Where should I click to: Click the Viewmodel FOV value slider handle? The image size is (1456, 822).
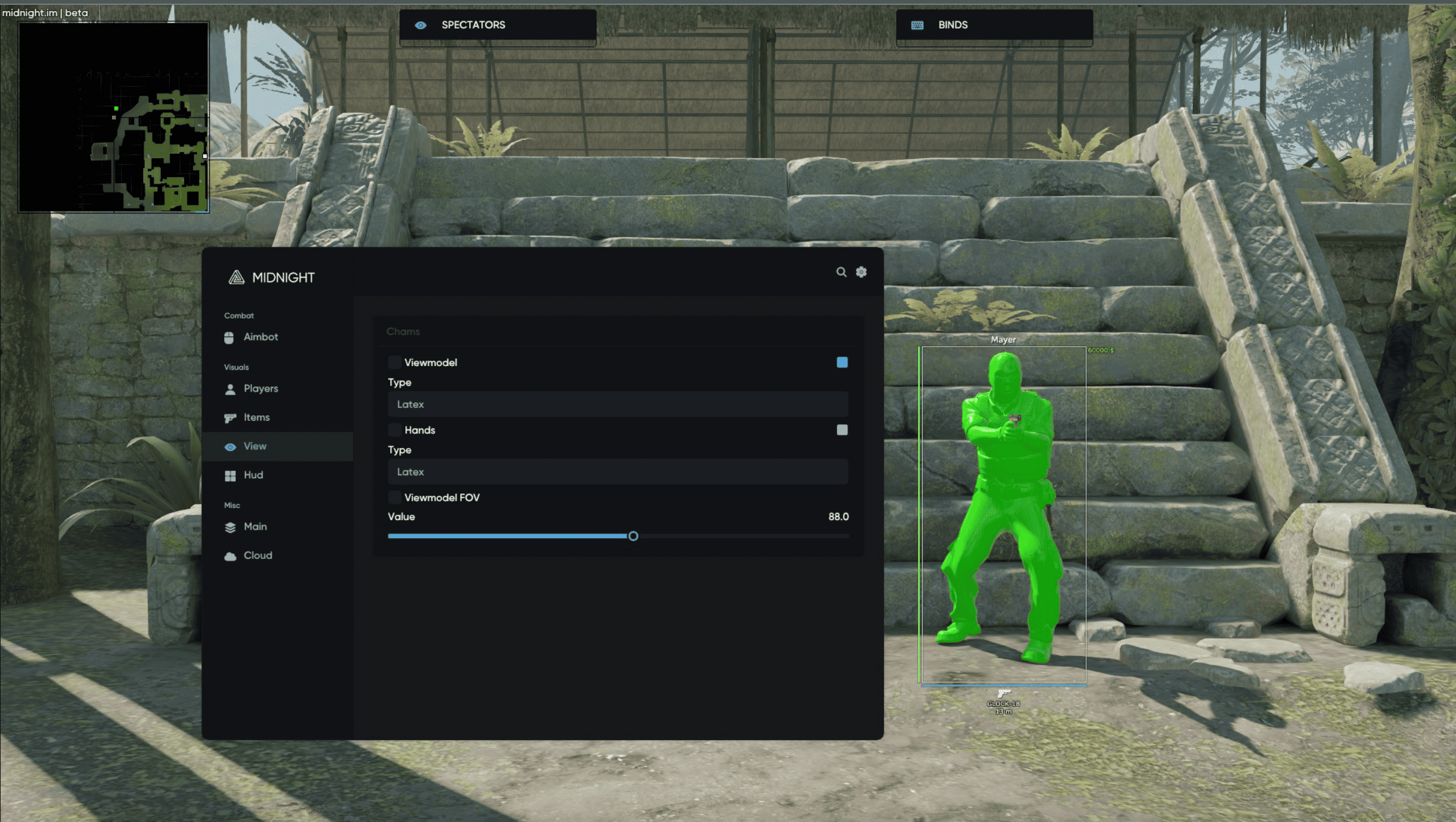click(633, 536)
